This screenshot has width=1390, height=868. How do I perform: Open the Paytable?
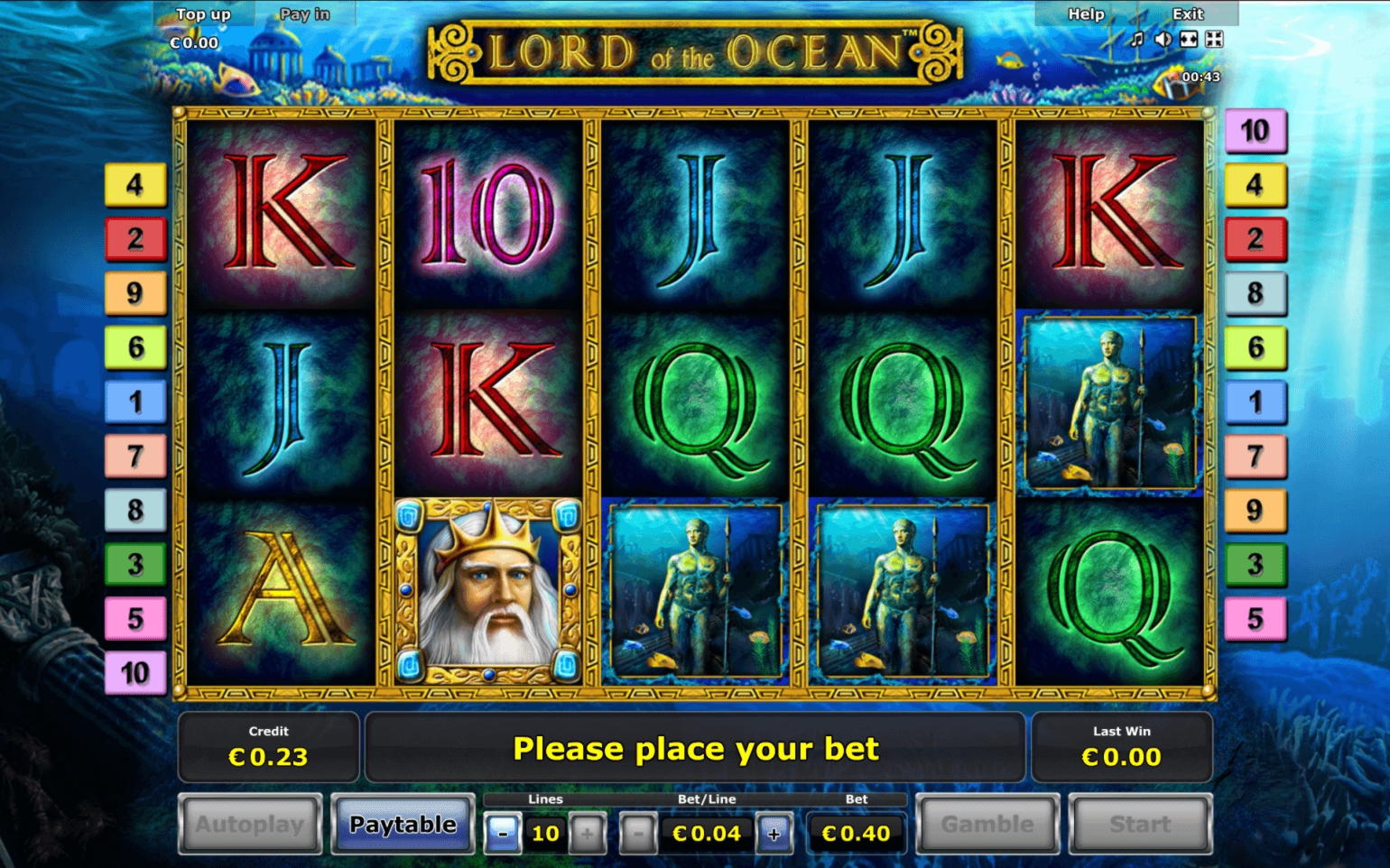(403, 824)
